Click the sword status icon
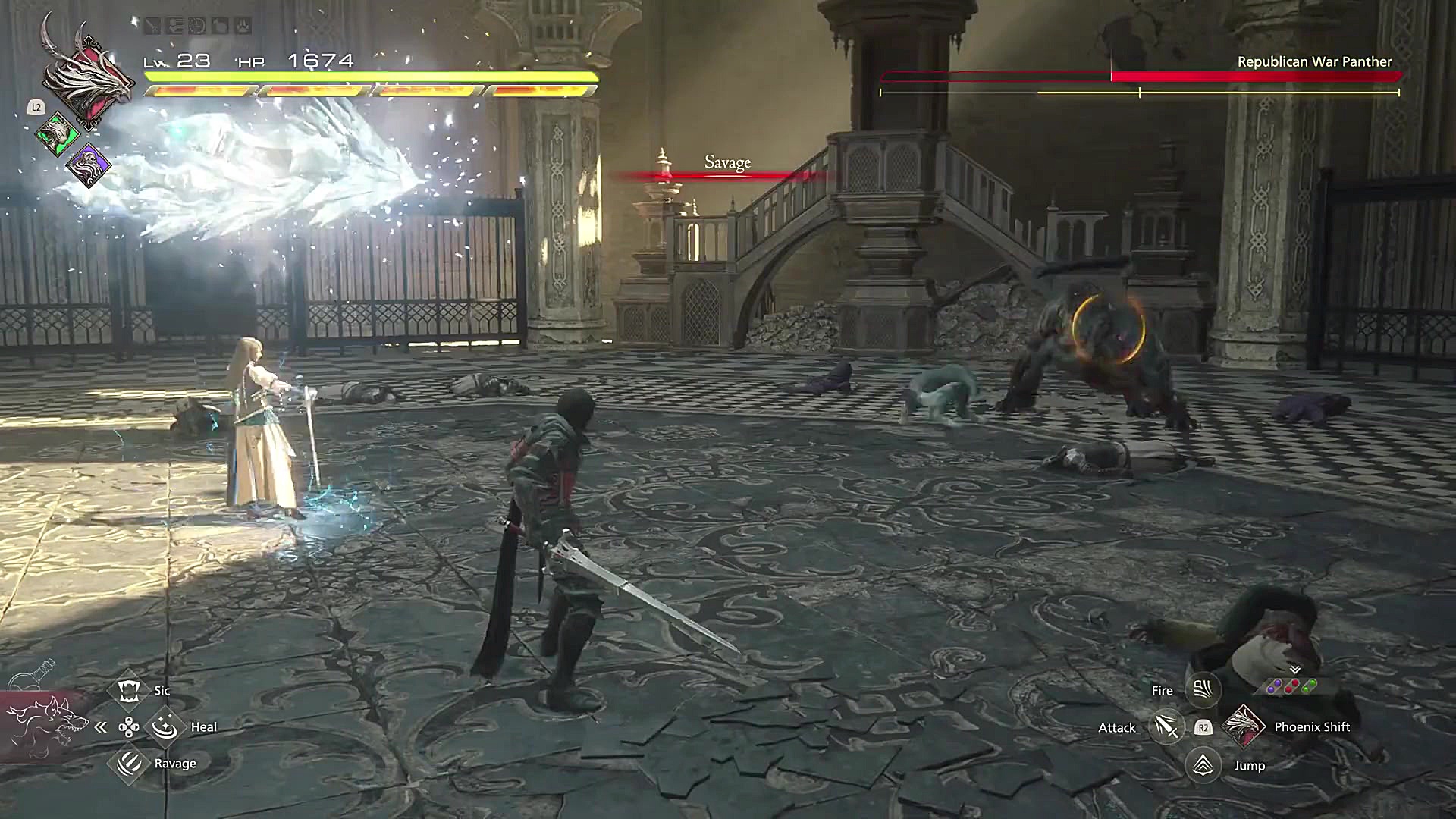This screenshot has height=819, width=1456. pos(153,27)
